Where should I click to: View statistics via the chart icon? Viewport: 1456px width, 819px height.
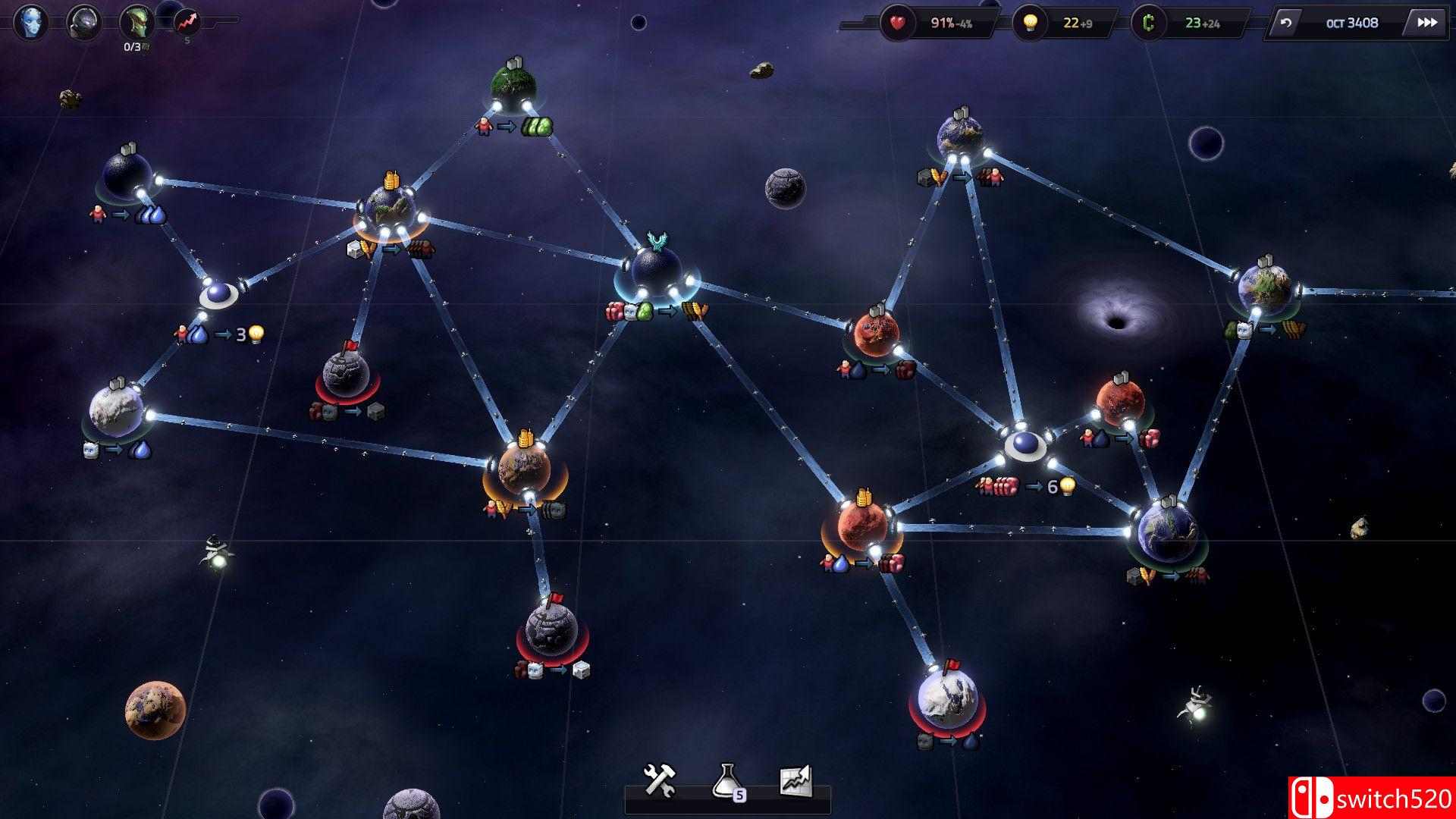(x=796, y=781)
